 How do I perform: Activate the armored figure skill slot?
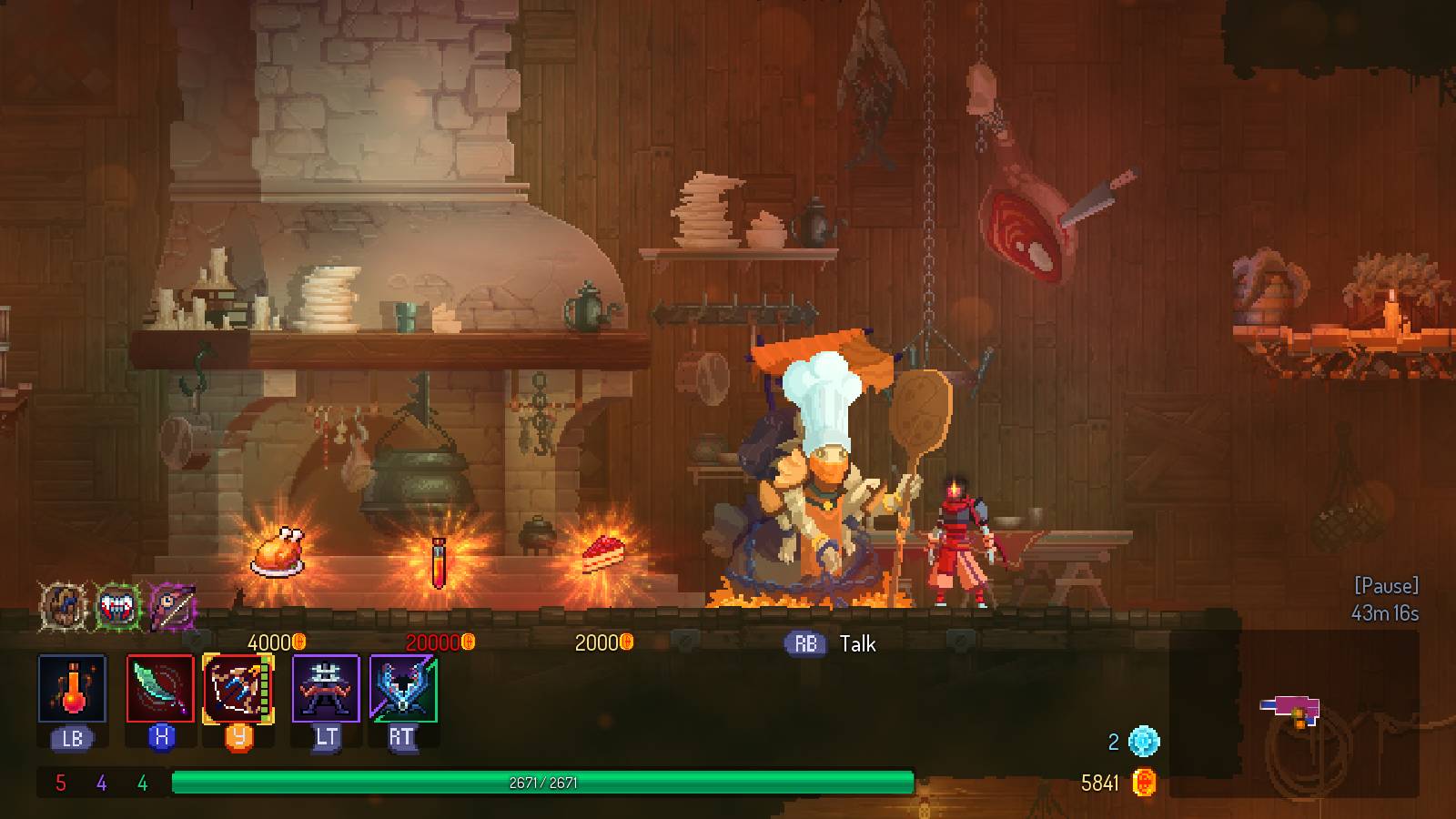326,689
